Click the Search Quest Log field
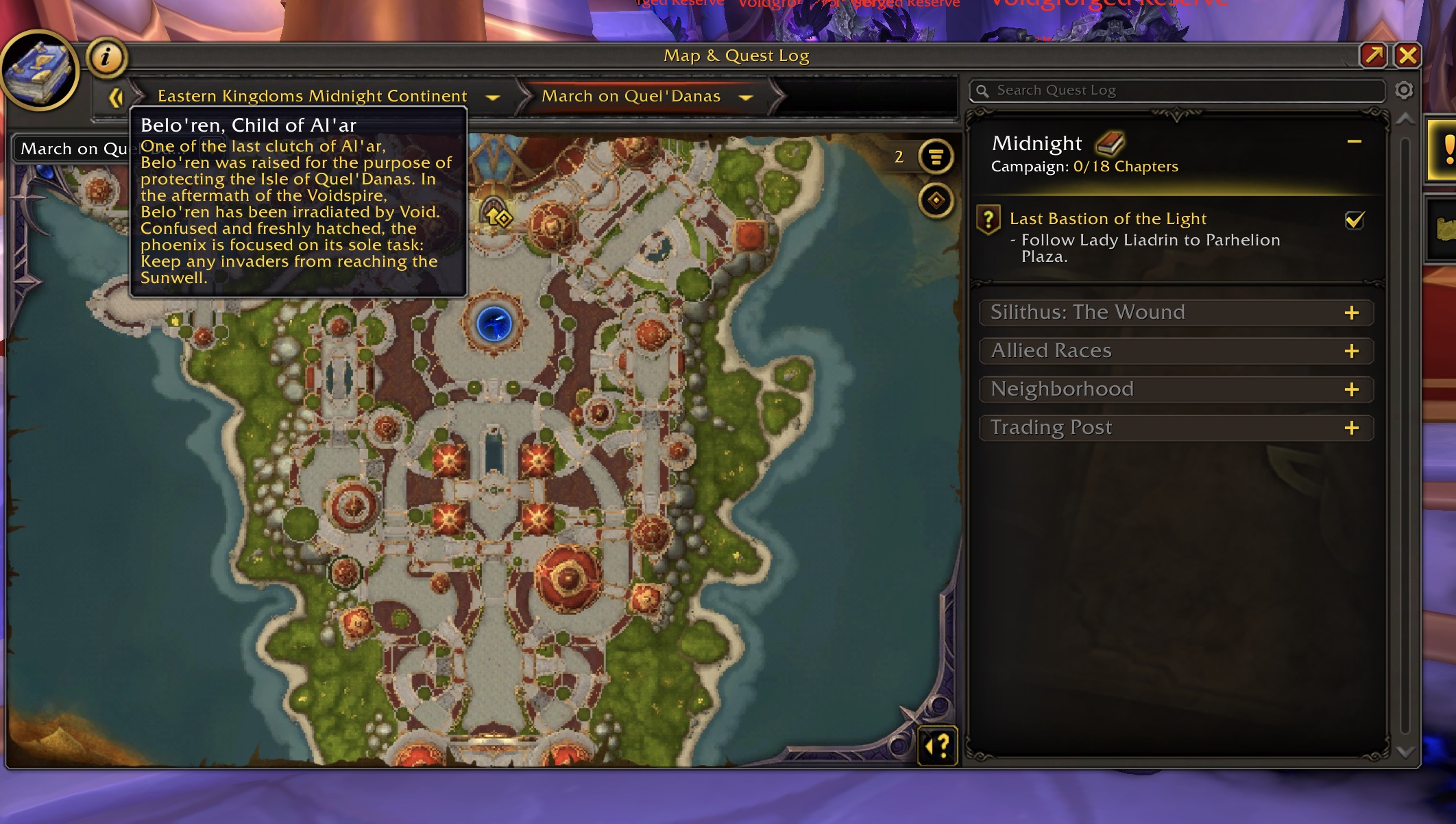This screenshot has width=1456, height=824. [1179, 90]
